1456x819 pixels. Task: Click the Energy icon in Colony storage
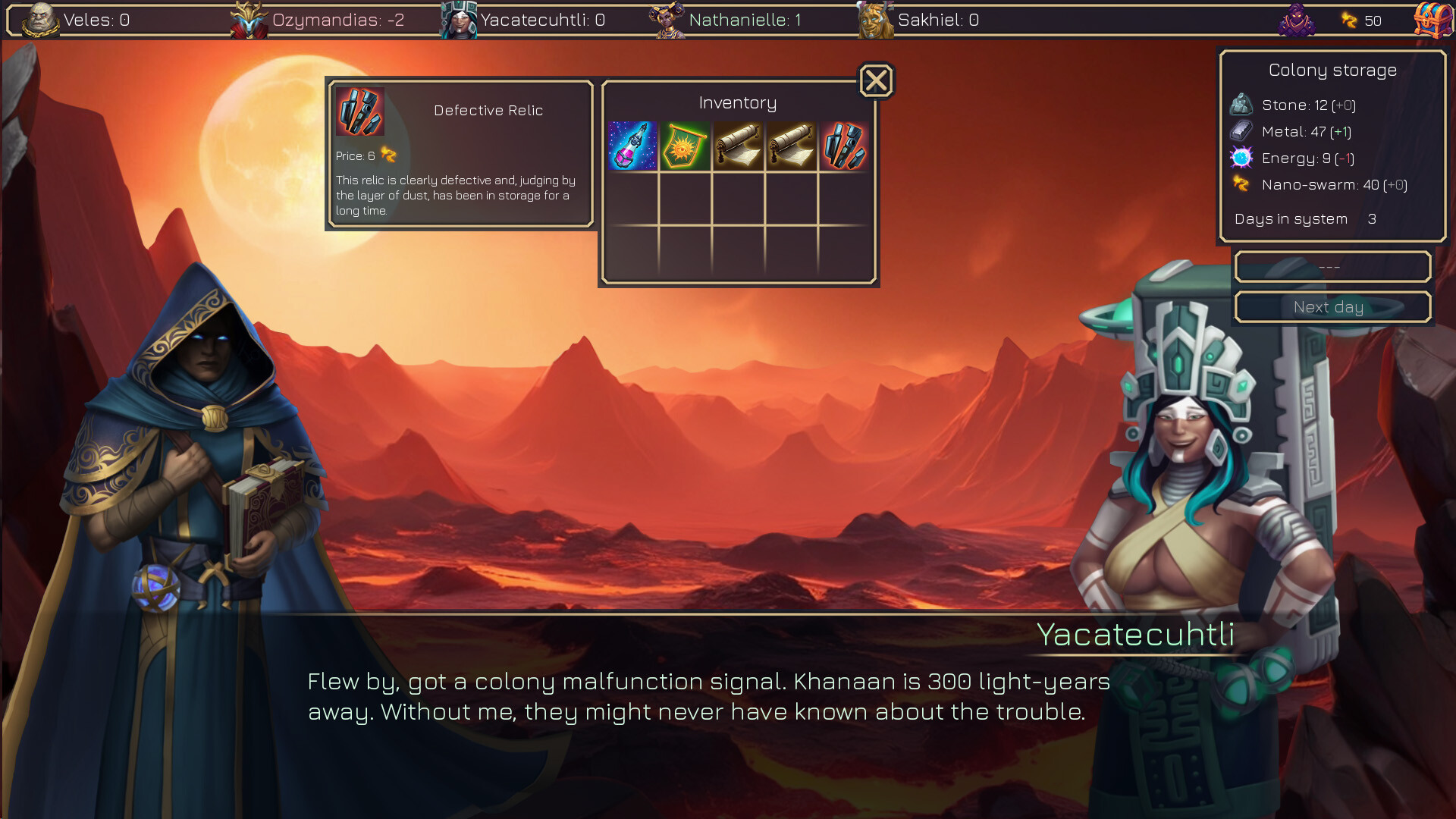1241,158
